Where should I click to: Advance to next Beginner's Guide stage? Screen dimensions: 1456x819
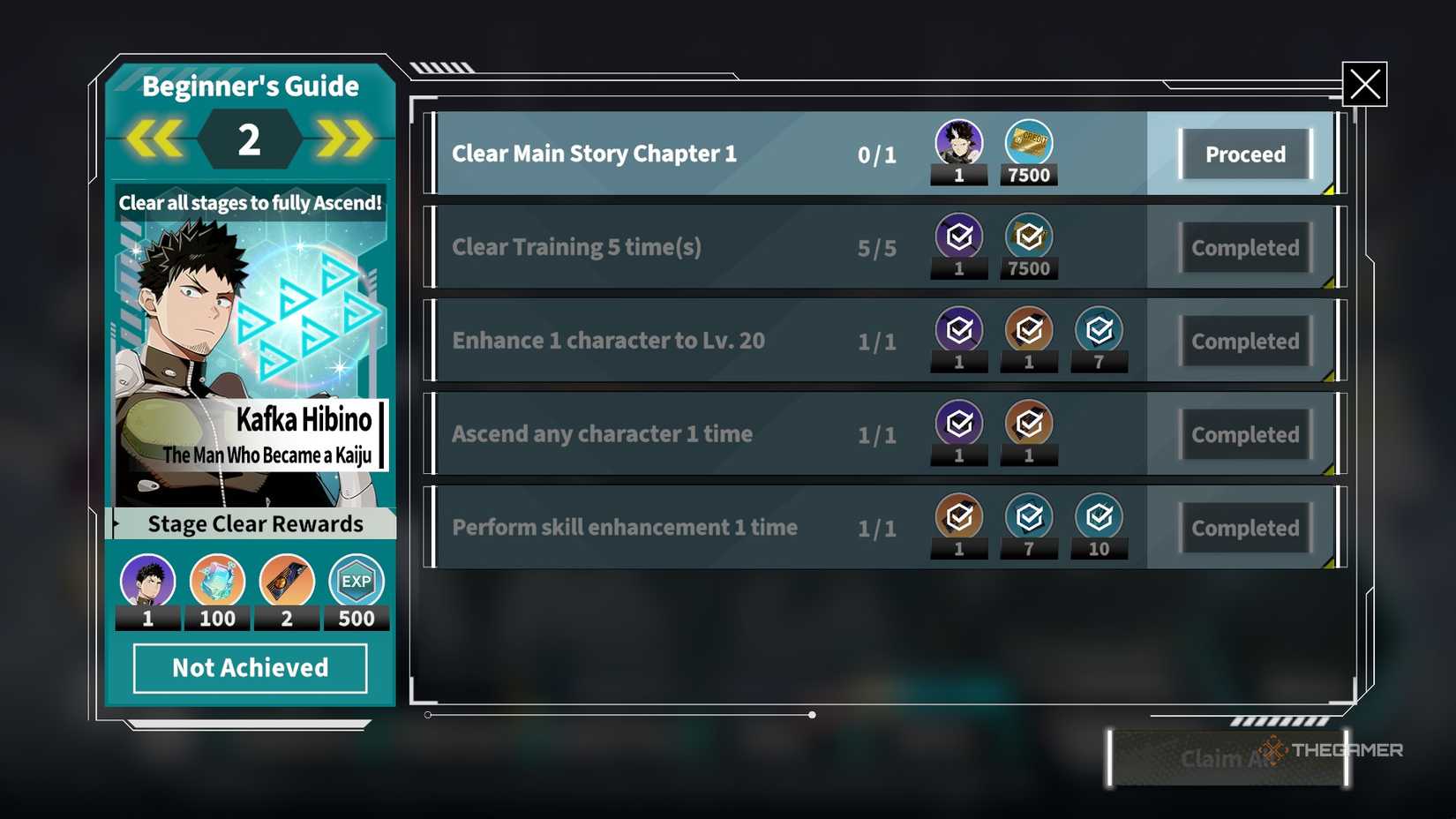345,139
